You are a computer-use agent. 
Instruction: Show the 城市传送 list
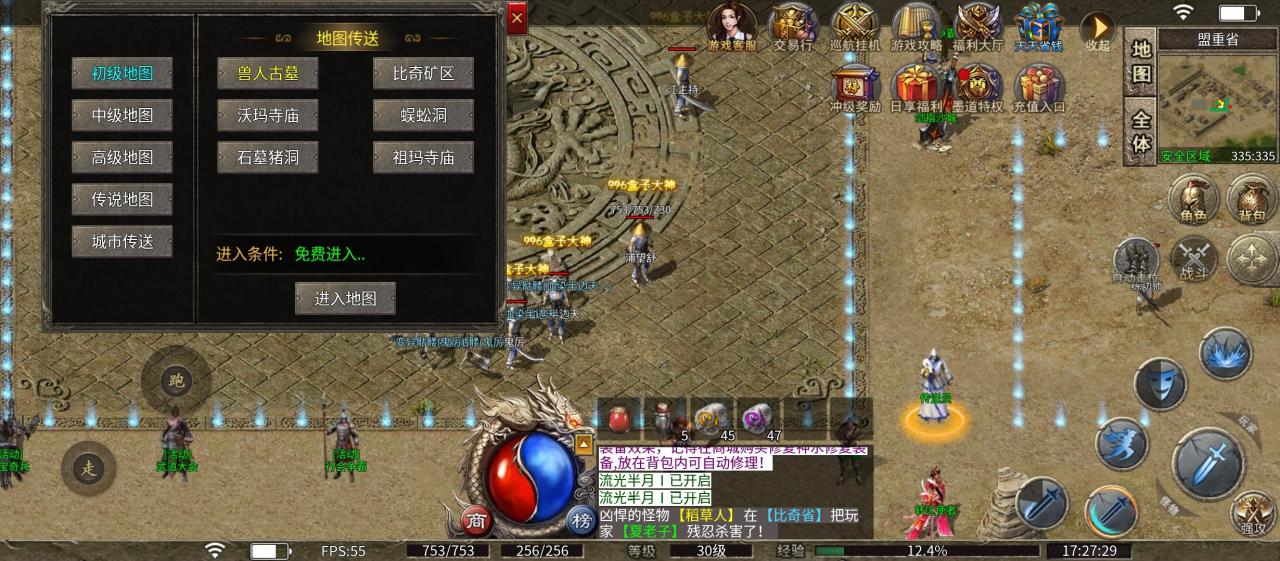[x=122, y=241]
